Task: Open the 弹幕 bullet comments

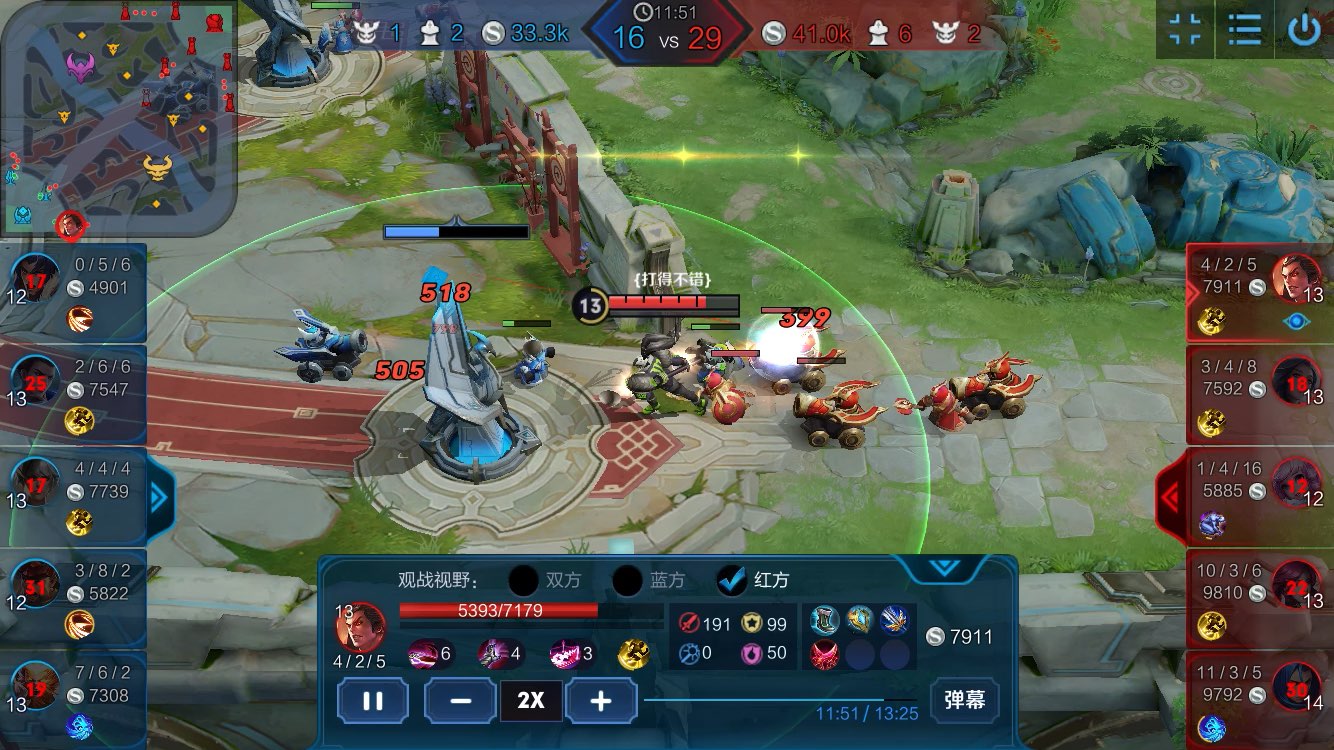Action: pos(964,700)
